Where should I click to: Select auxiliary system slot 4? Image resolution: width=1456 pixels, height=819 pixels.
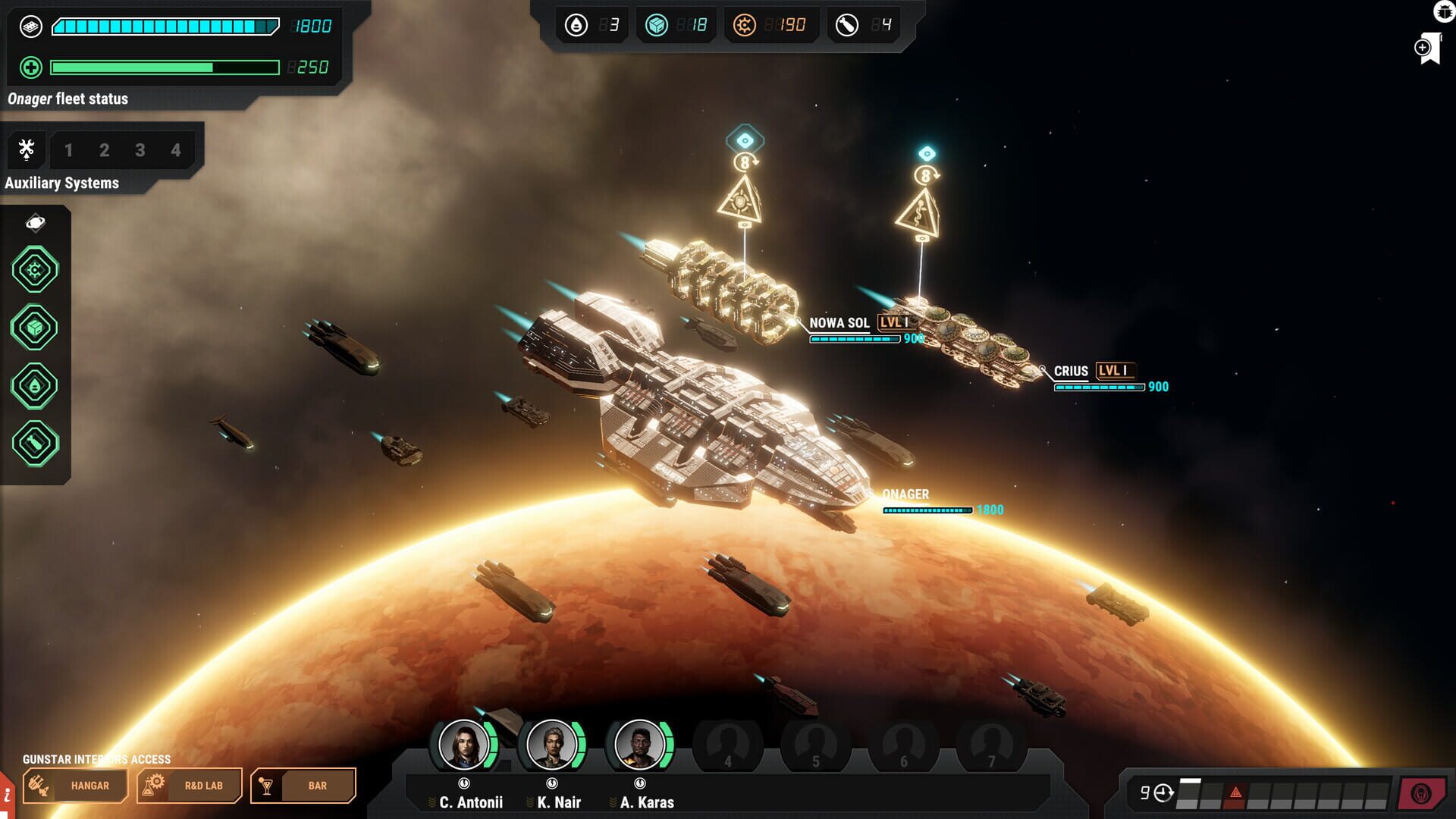pyautogui.click(x=176, y=150)
